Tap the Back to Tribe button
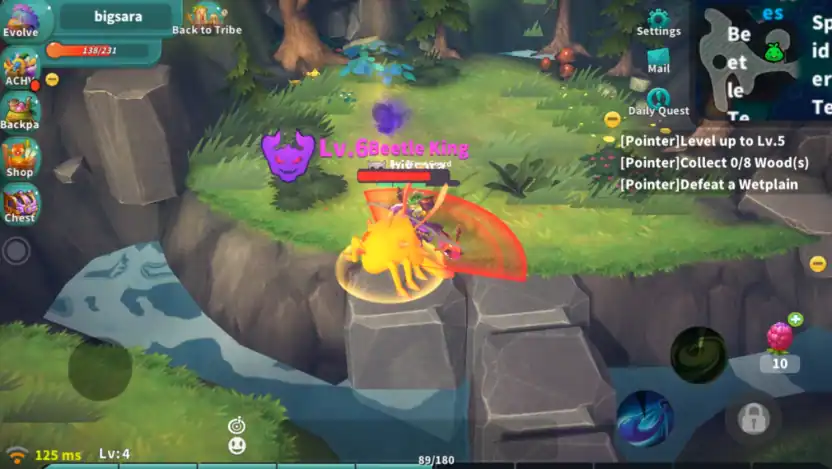Screen dimensions: 832x469 pos(206,18)
